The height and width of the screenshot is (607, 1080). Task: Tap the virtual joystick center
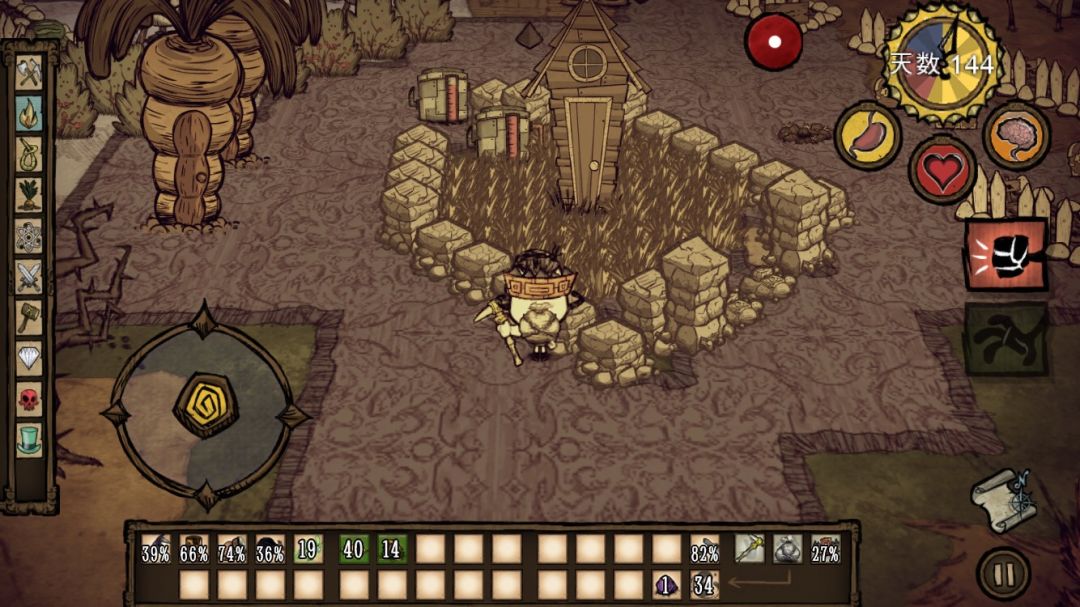(x=205, y=404)
